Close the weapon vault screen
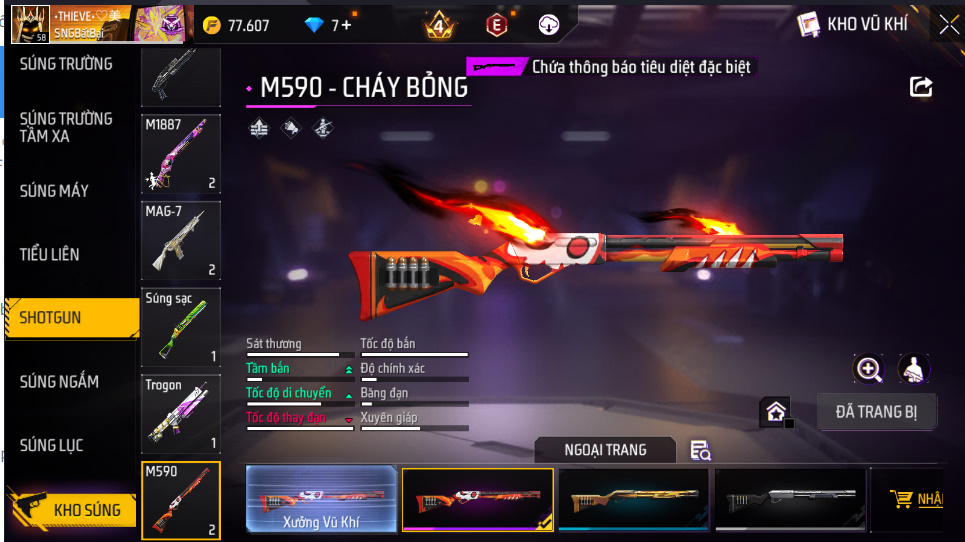 point(947,25)
